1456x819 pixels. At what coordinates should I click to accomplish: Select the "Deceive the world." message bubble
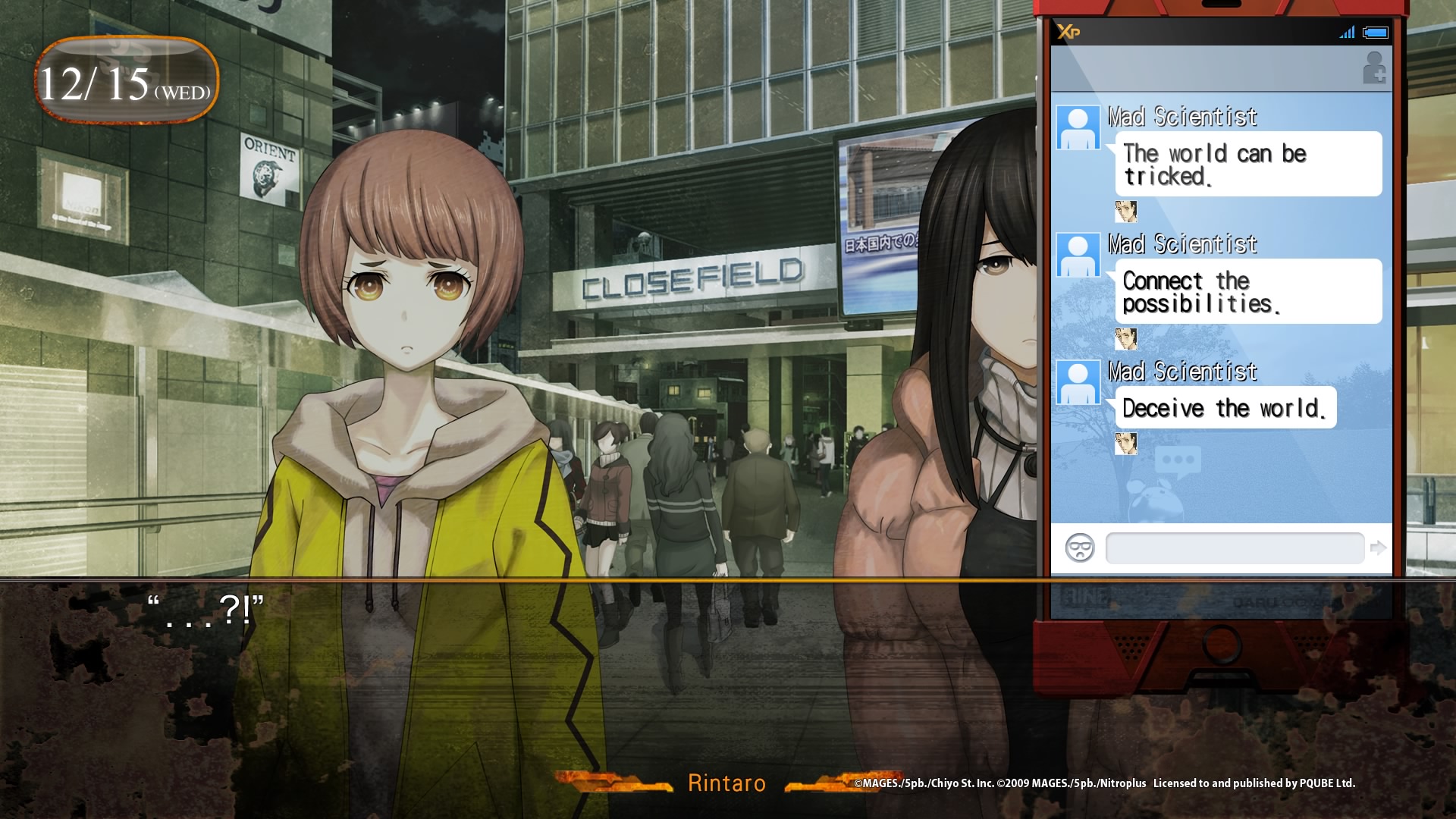(1225, 408)
